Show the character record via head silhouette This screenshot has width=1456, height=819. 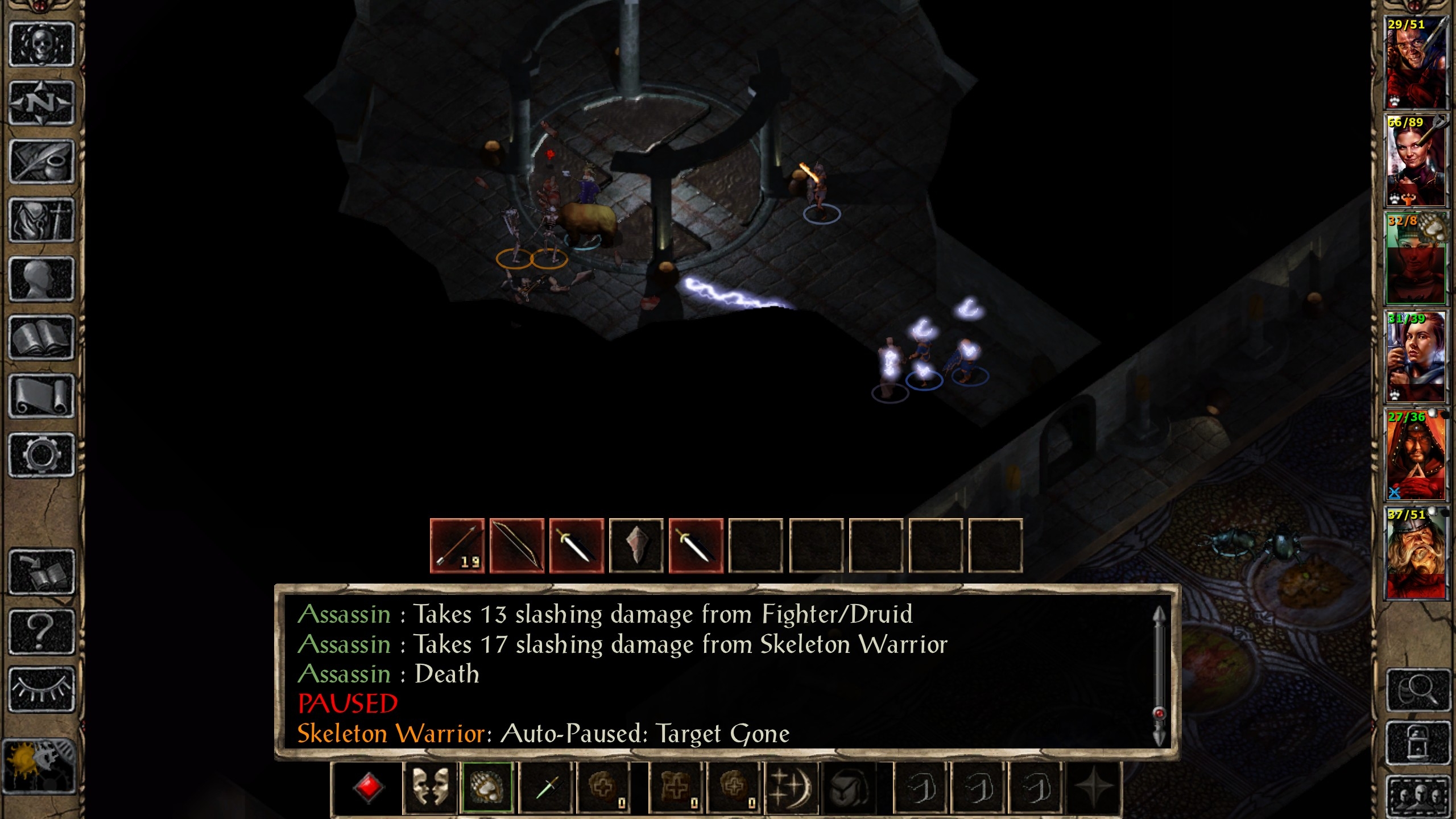42,279
